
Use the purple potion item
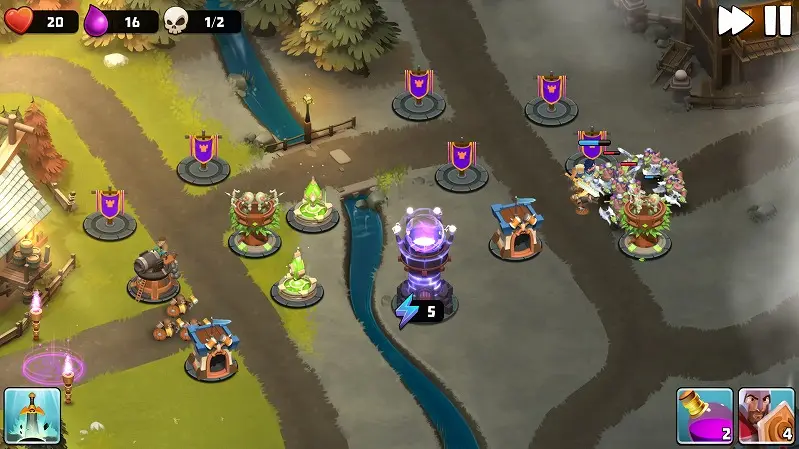pos(704,415)
